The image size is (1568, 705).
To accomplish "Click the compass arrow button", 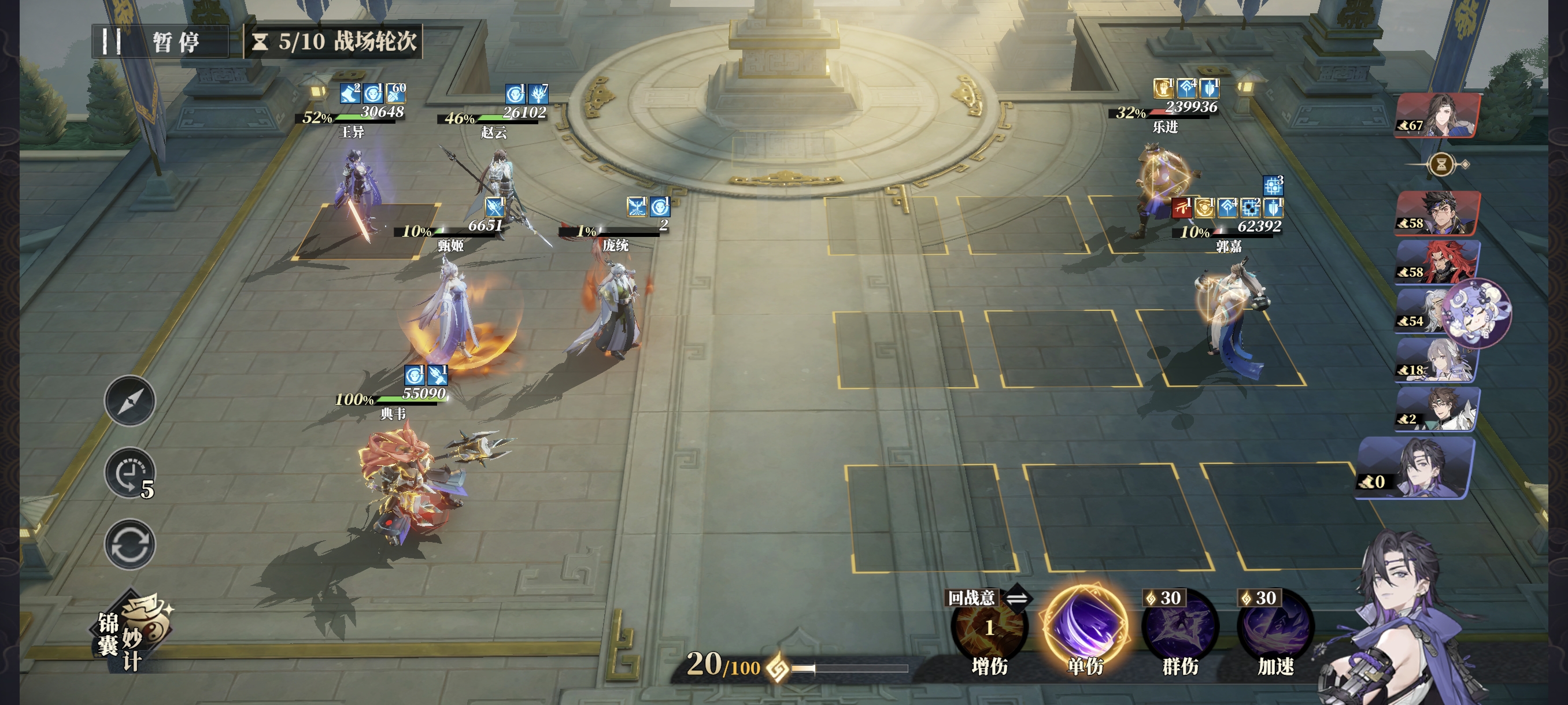I will 130,401.
